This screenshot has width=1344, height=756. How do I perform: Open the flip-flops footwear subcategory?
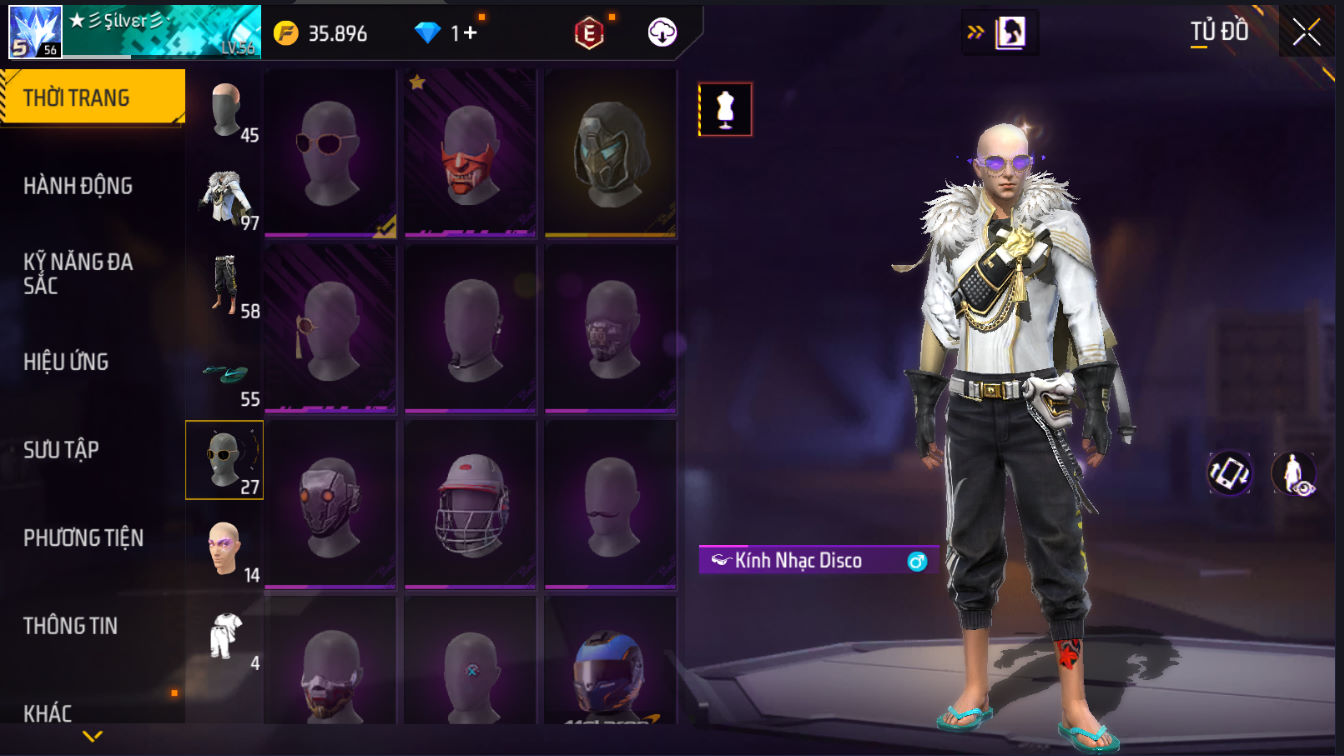tap(224, 375)
